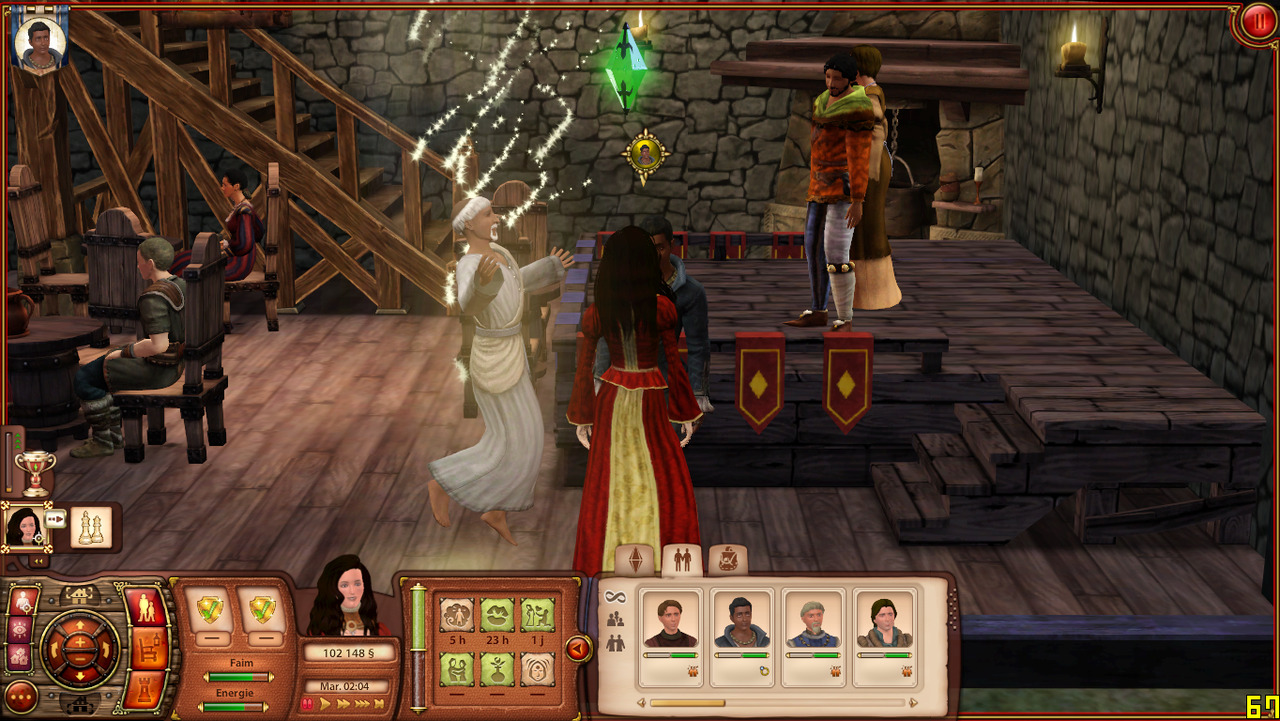Select the grey-bearded man's relationship card
This screenshot has width=1280, height=721.
tap(813, 637)
